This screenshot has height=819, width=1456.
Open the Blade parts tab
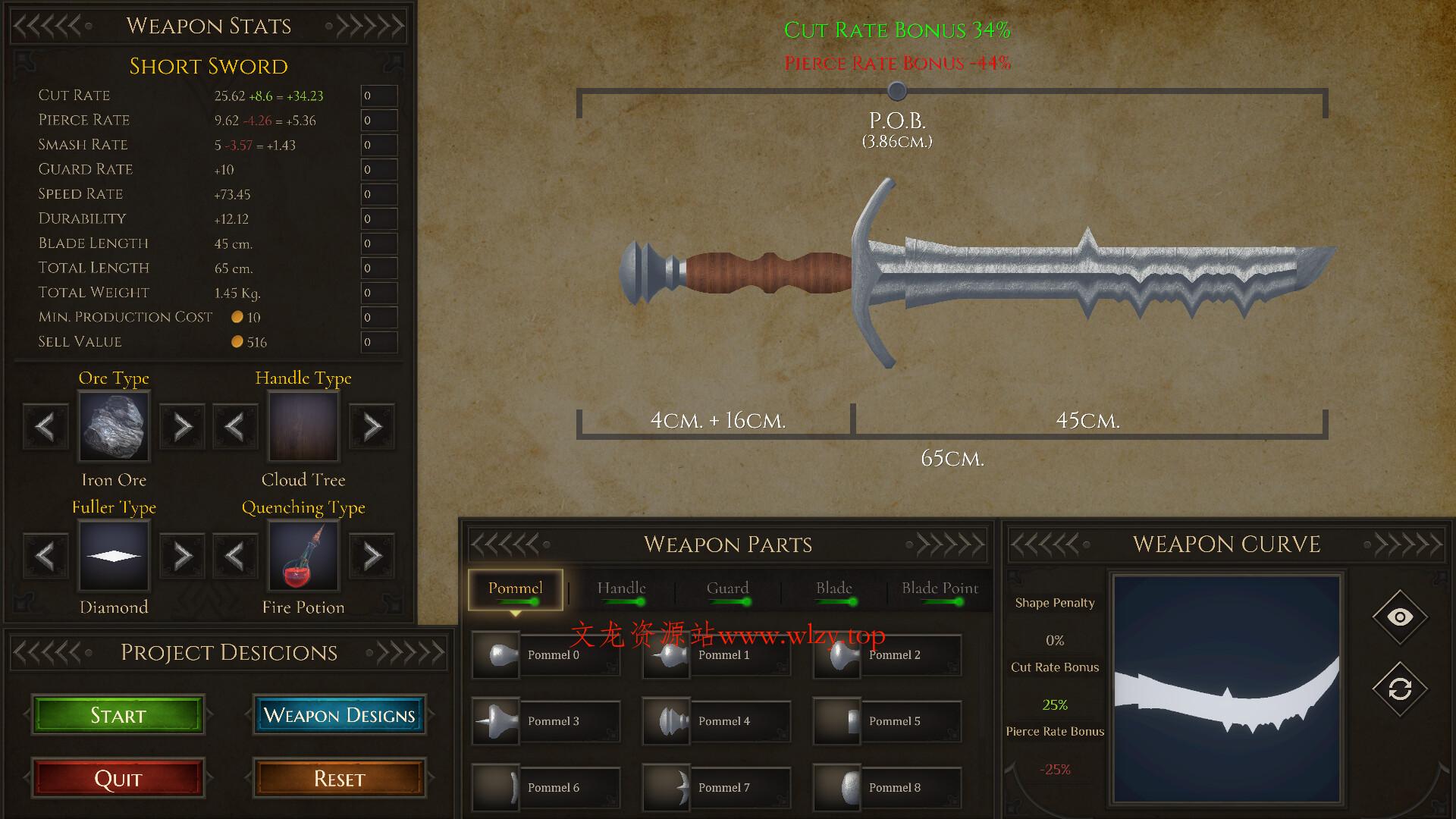click(833, 589)
